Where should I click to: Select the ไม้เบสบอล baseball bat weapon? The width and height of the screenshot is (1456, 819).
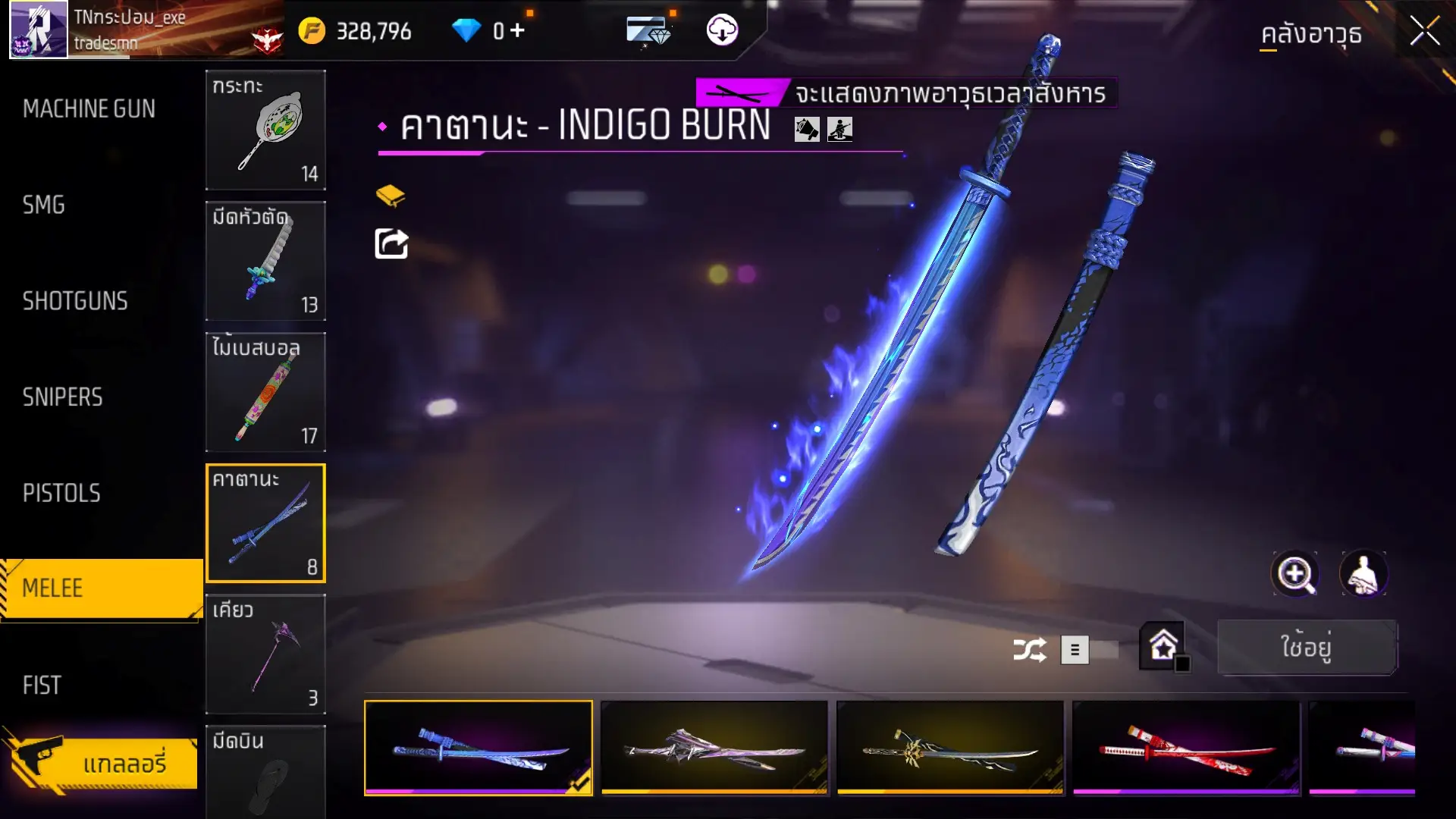pos(265,392)
